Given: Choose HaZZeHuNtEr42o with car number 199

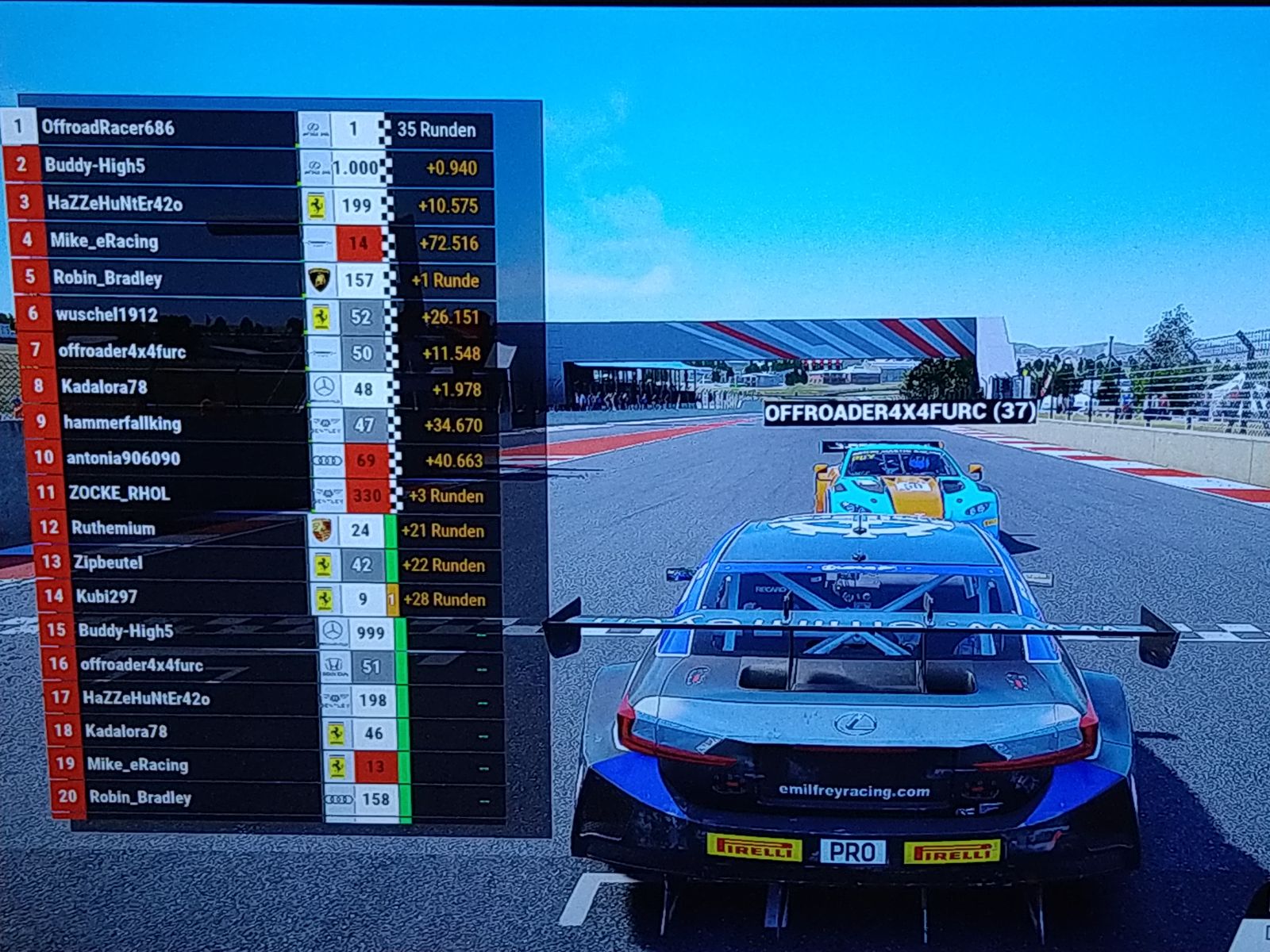Looking at the screenshot, I should tap(114, 204).
